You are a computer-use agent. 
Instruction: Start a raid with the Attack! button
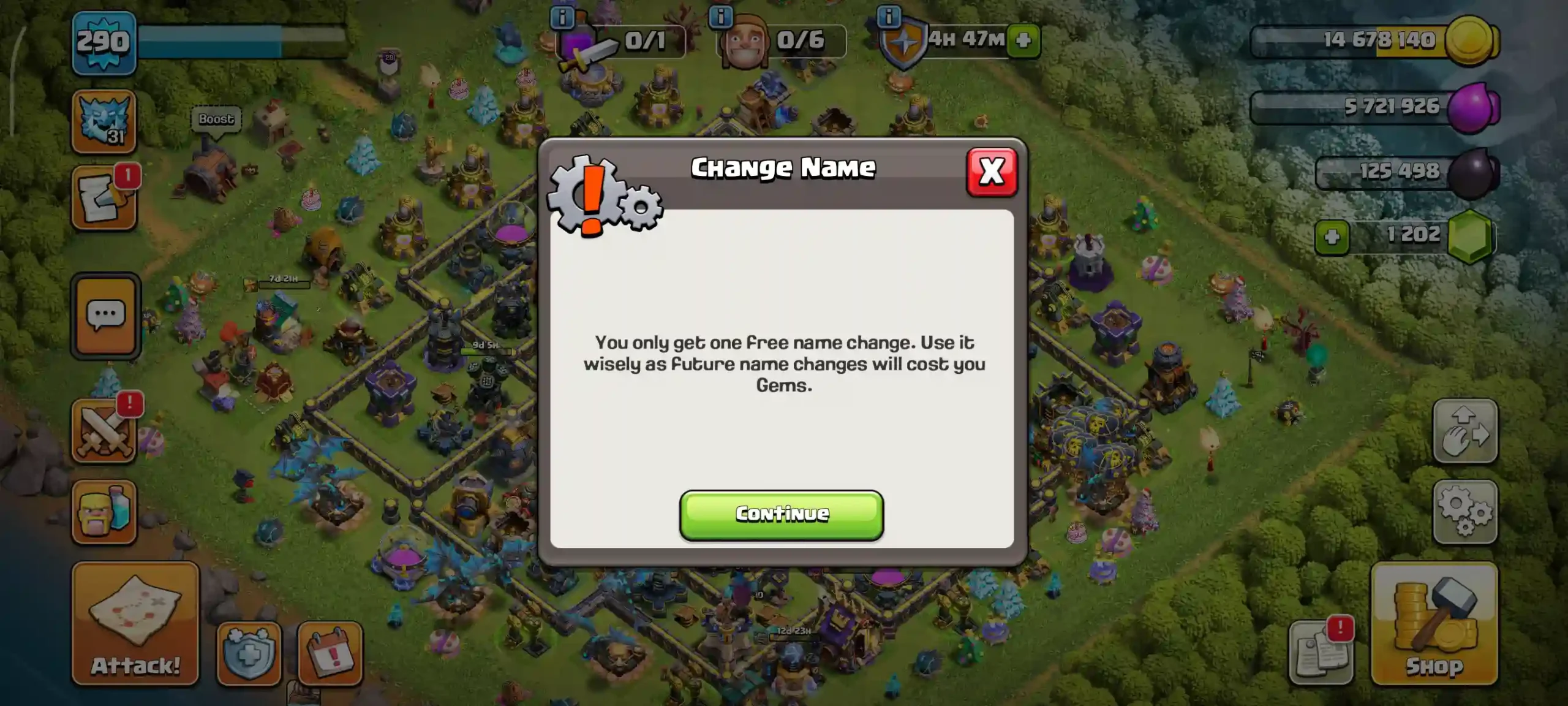(135, 625)
